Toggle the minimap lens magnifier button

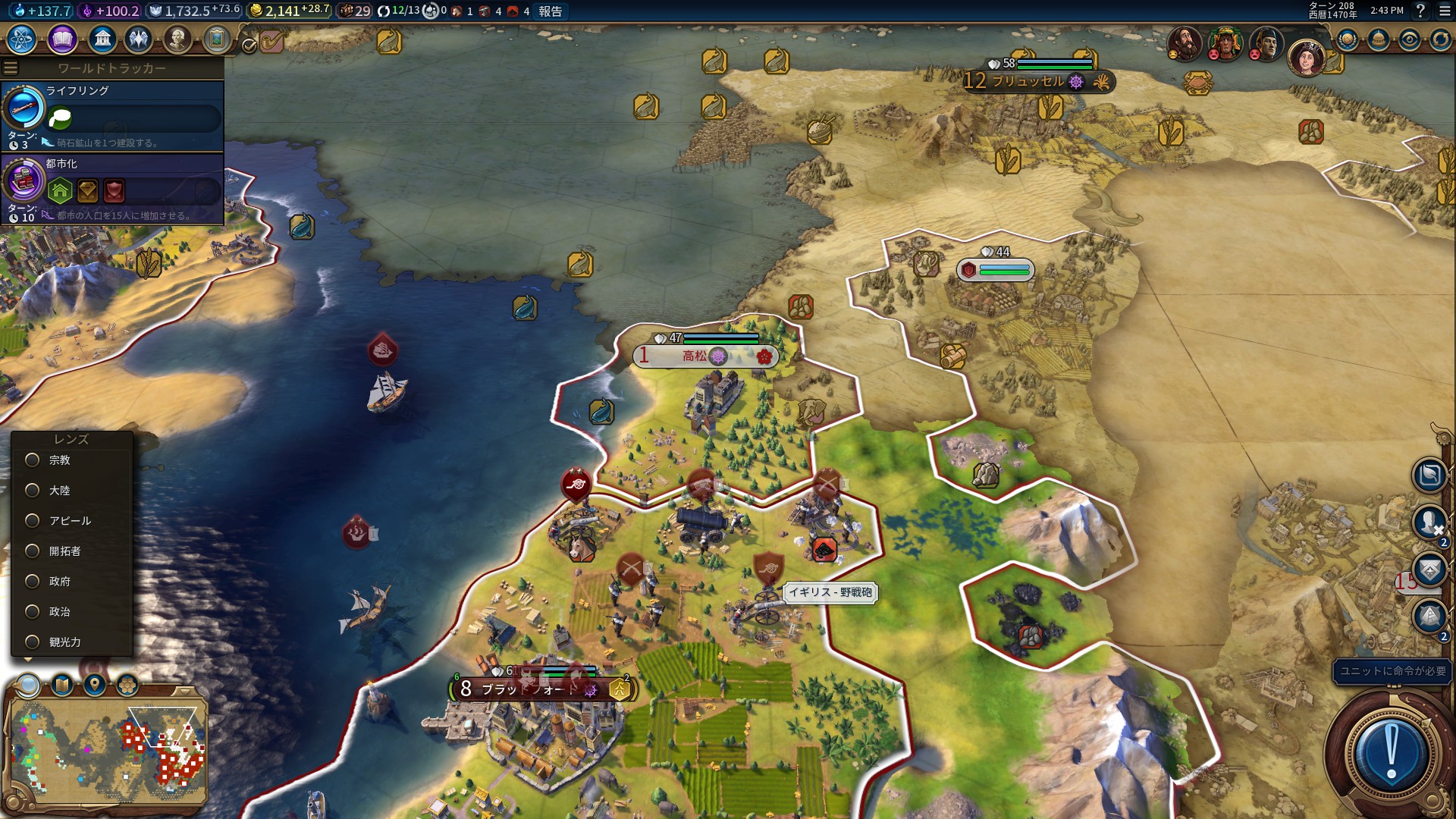tap(29, 686)
